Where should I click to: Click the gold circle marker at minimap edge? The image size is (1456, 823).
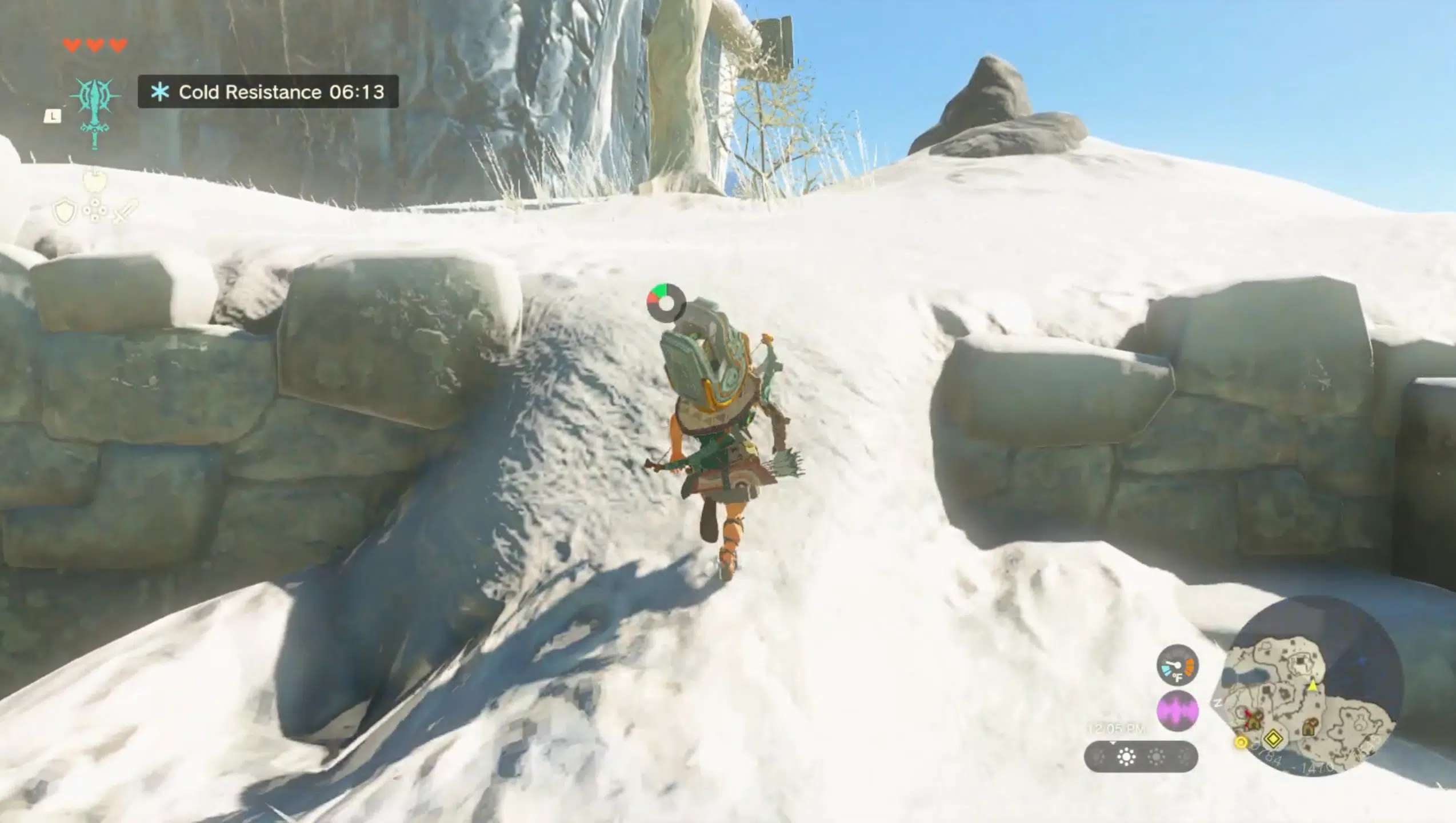pos(1241,742)
